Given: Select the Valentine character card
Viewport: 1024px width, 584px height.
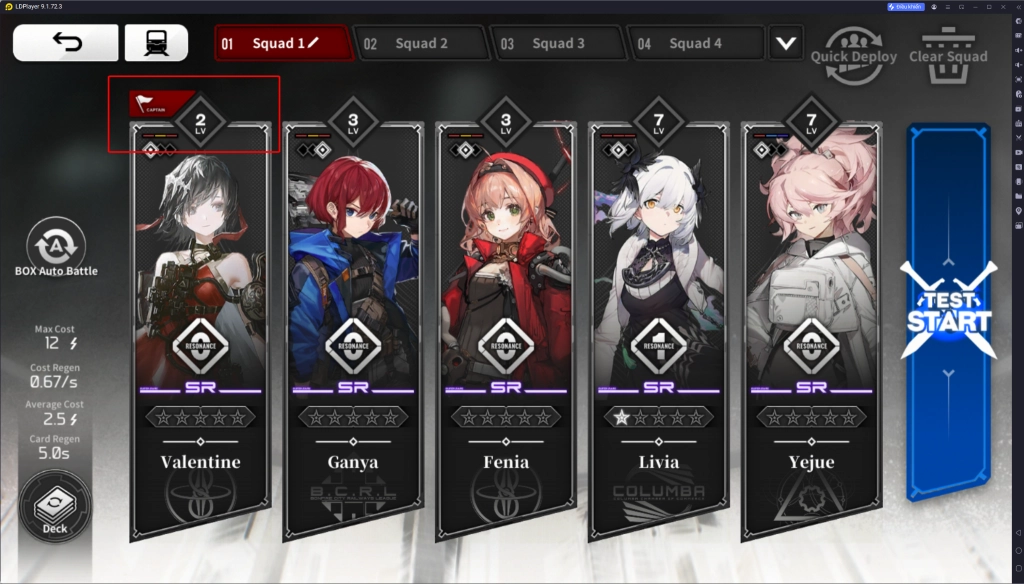Looking at the screenshot, I should point(200,330).
